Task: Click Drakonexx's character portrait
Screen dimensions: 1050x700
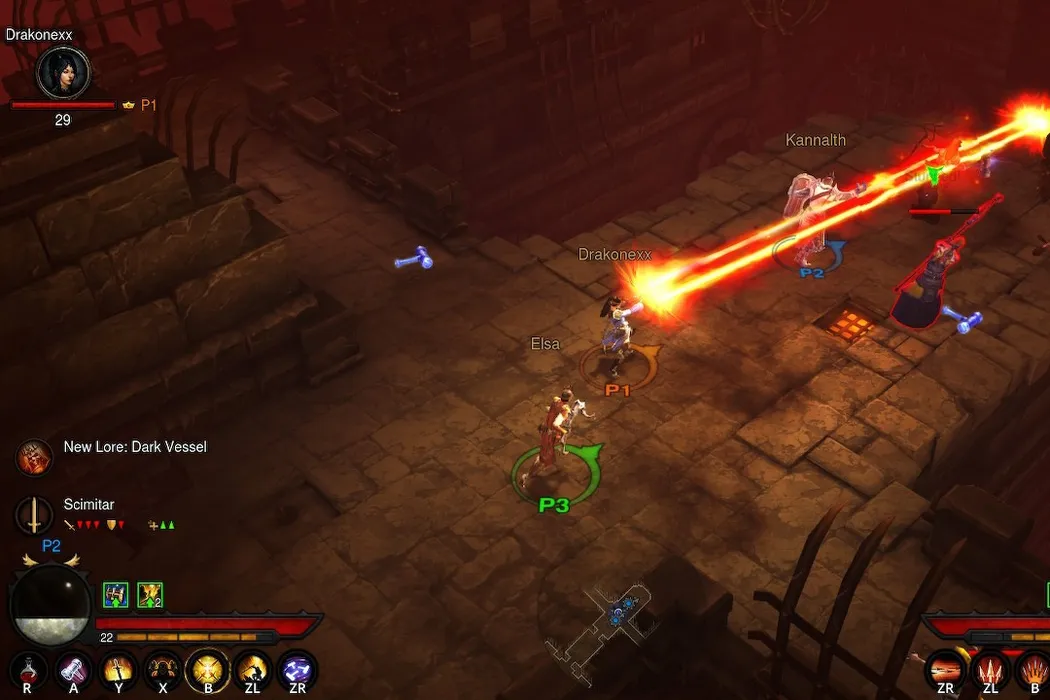Action: click(x=63, y=73)
